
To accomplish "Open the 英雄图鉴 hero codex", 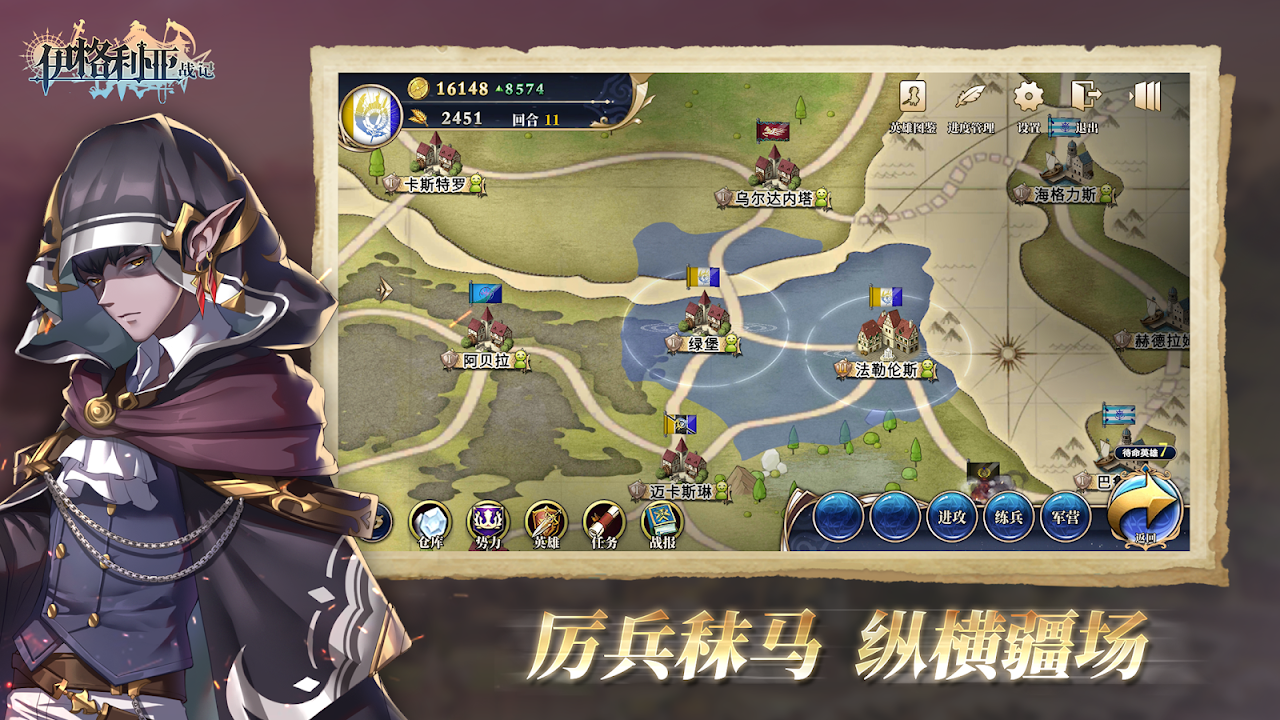I will coord(912,98).
